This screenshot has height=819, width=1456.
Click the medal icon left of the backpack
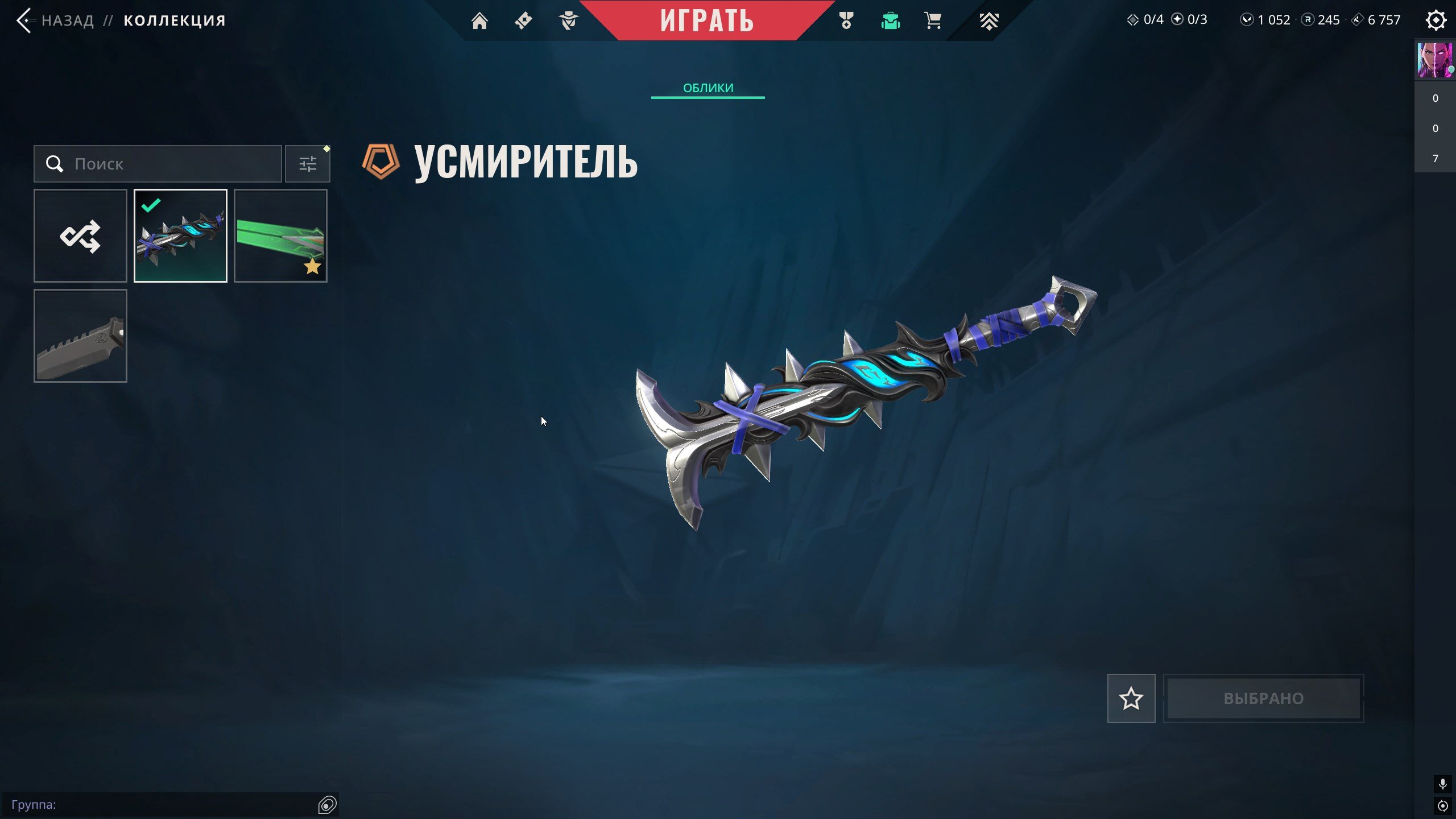tap(846, 20)
